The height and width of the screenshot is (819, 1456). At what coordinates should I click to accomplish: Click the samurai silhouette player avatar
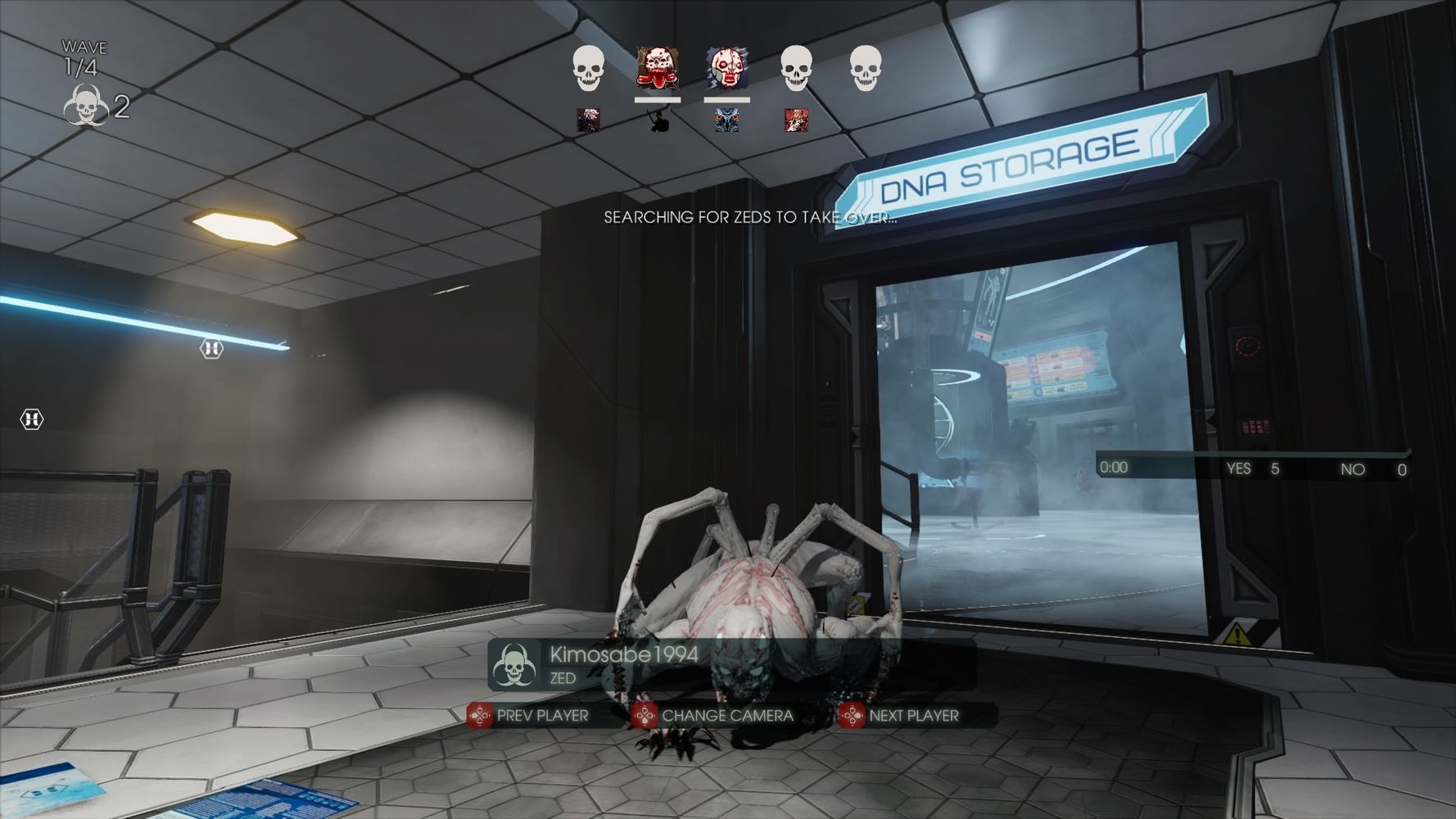(658, 120)
